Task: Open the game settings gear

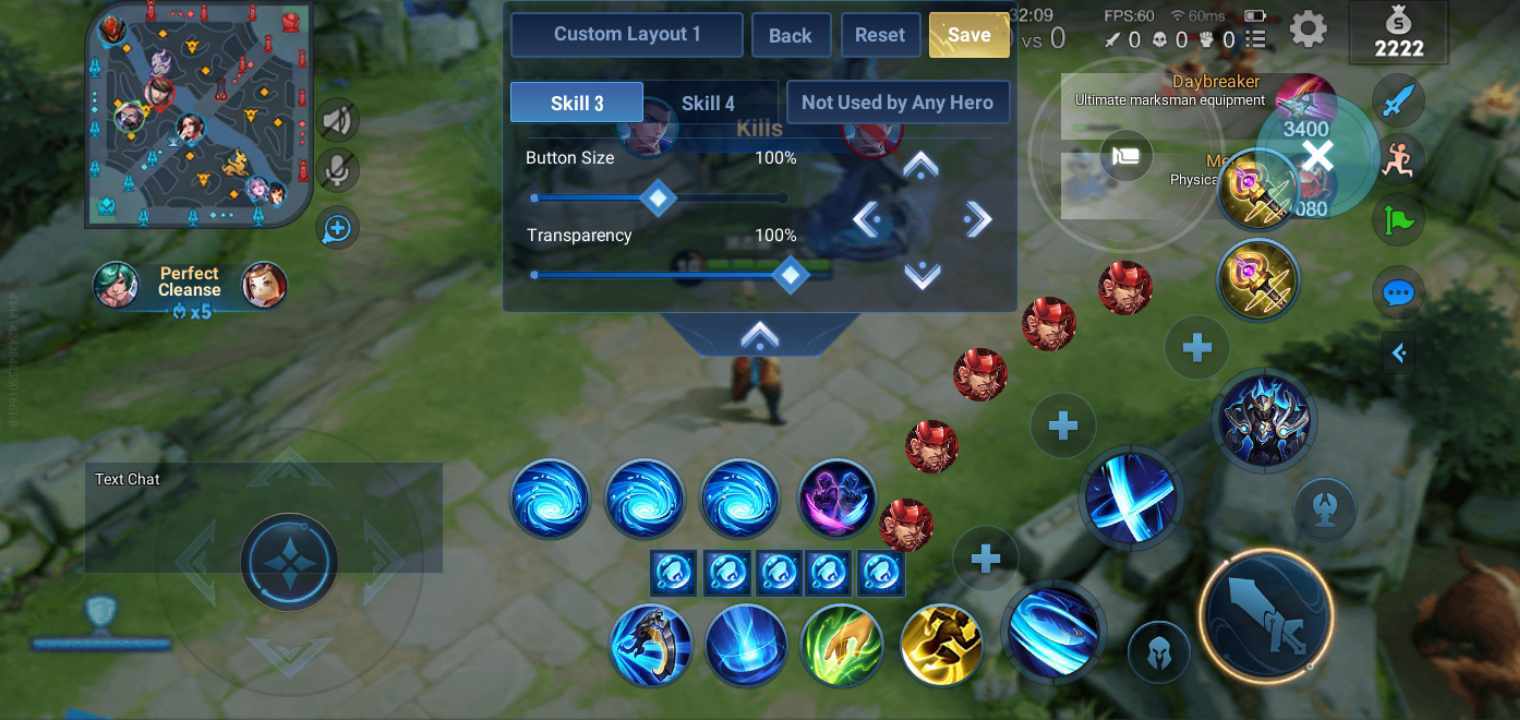Action: tap(1307, 29)
